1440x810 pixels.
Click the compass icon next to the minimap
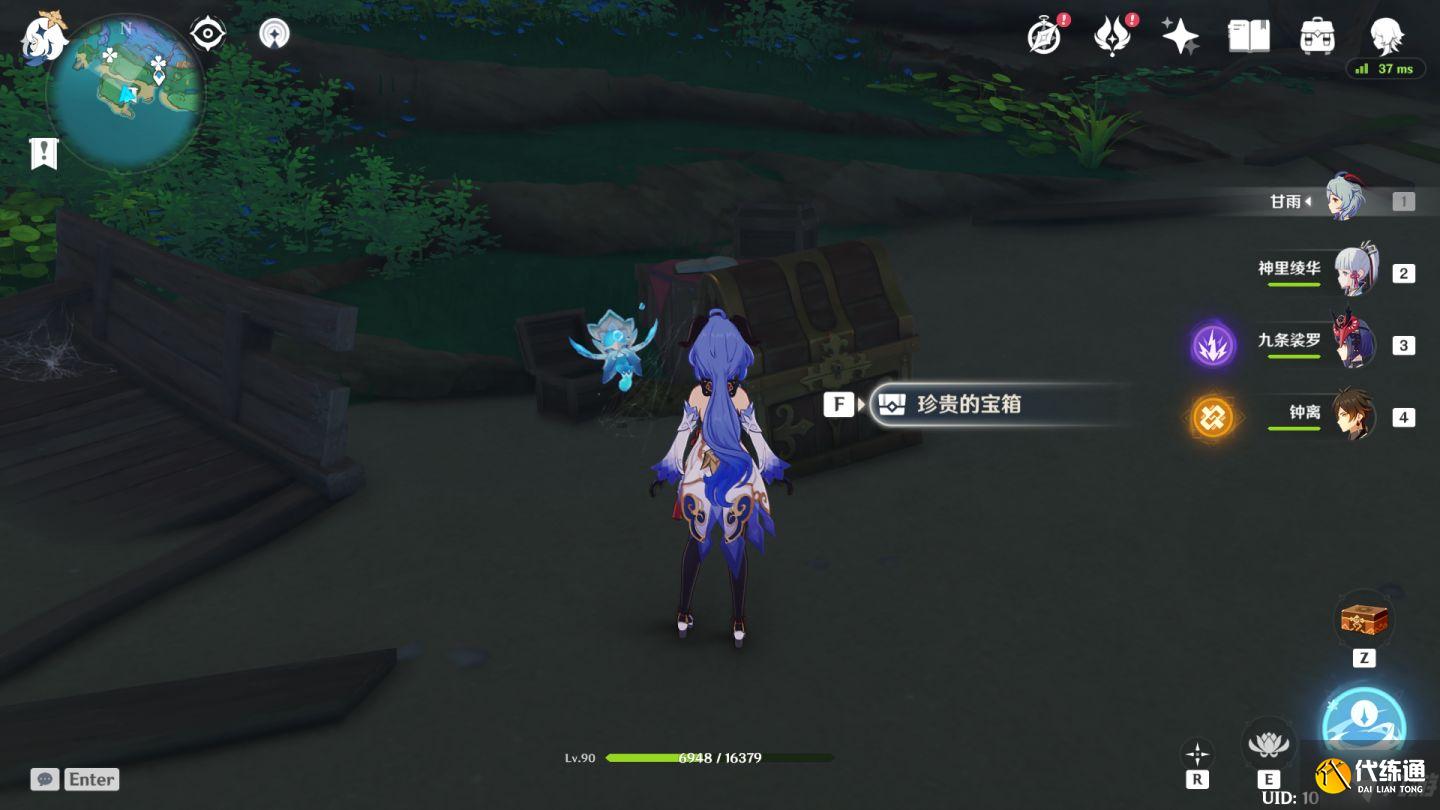(x=207, y=33)
